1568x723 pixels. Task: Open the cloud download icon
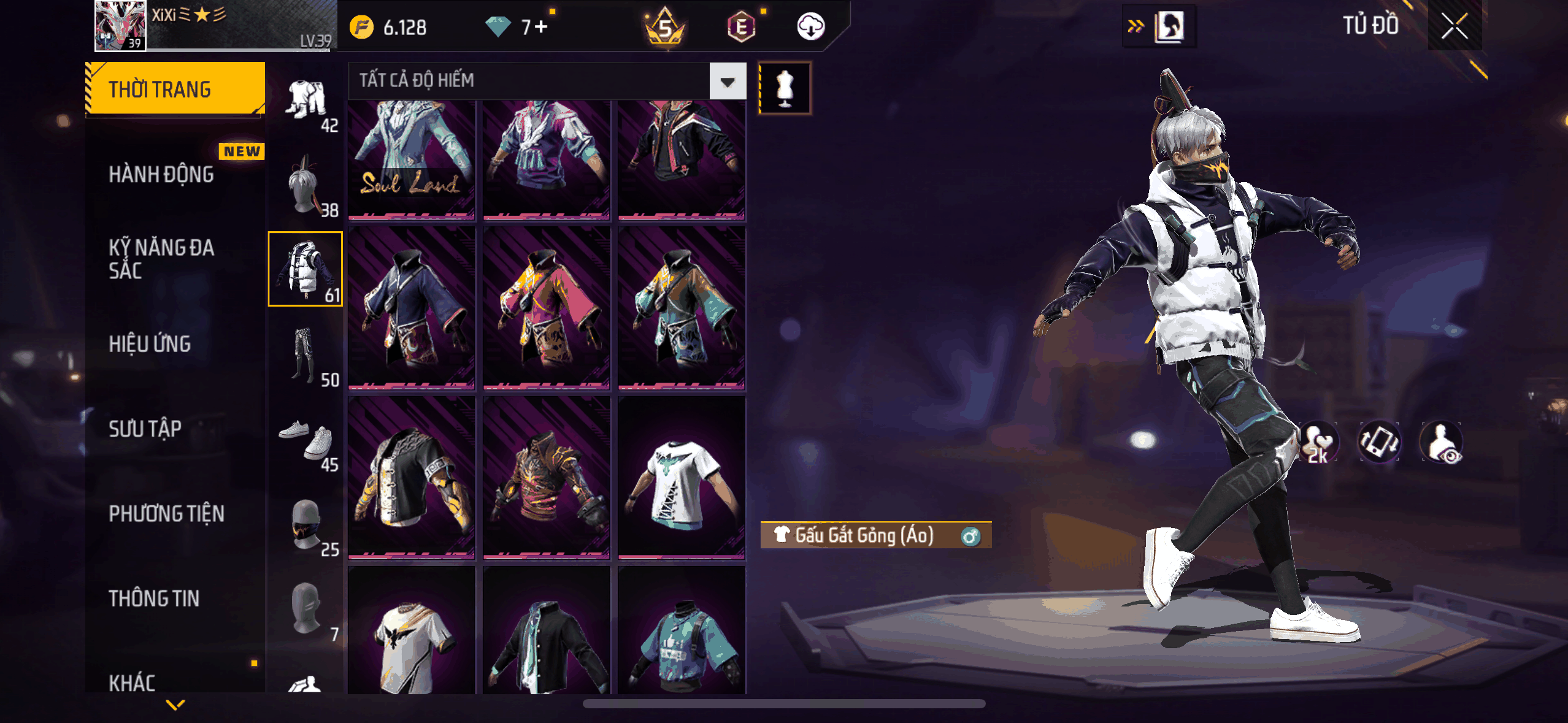810,27
